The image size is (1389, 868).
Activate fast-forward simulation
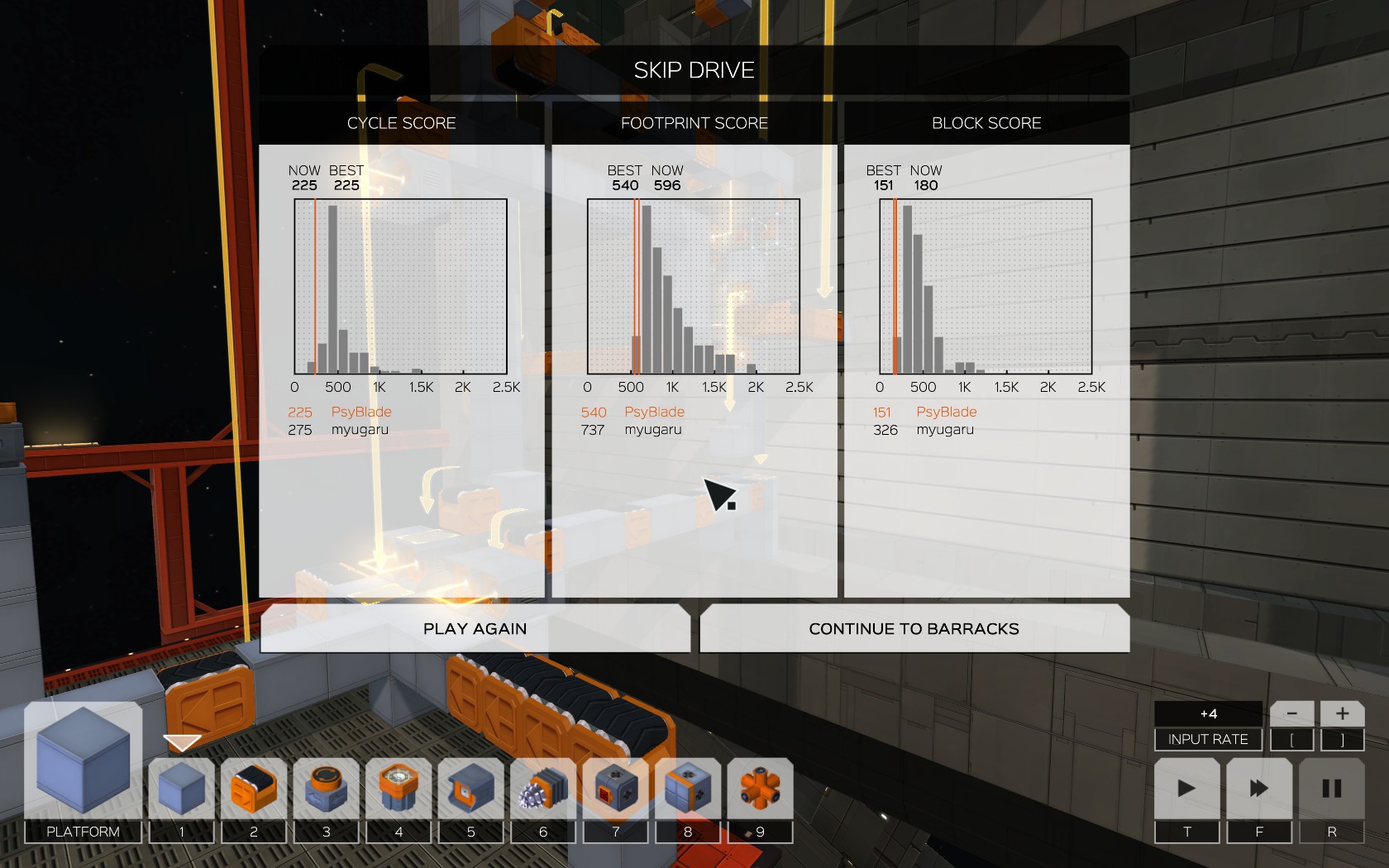(1259, 789)
